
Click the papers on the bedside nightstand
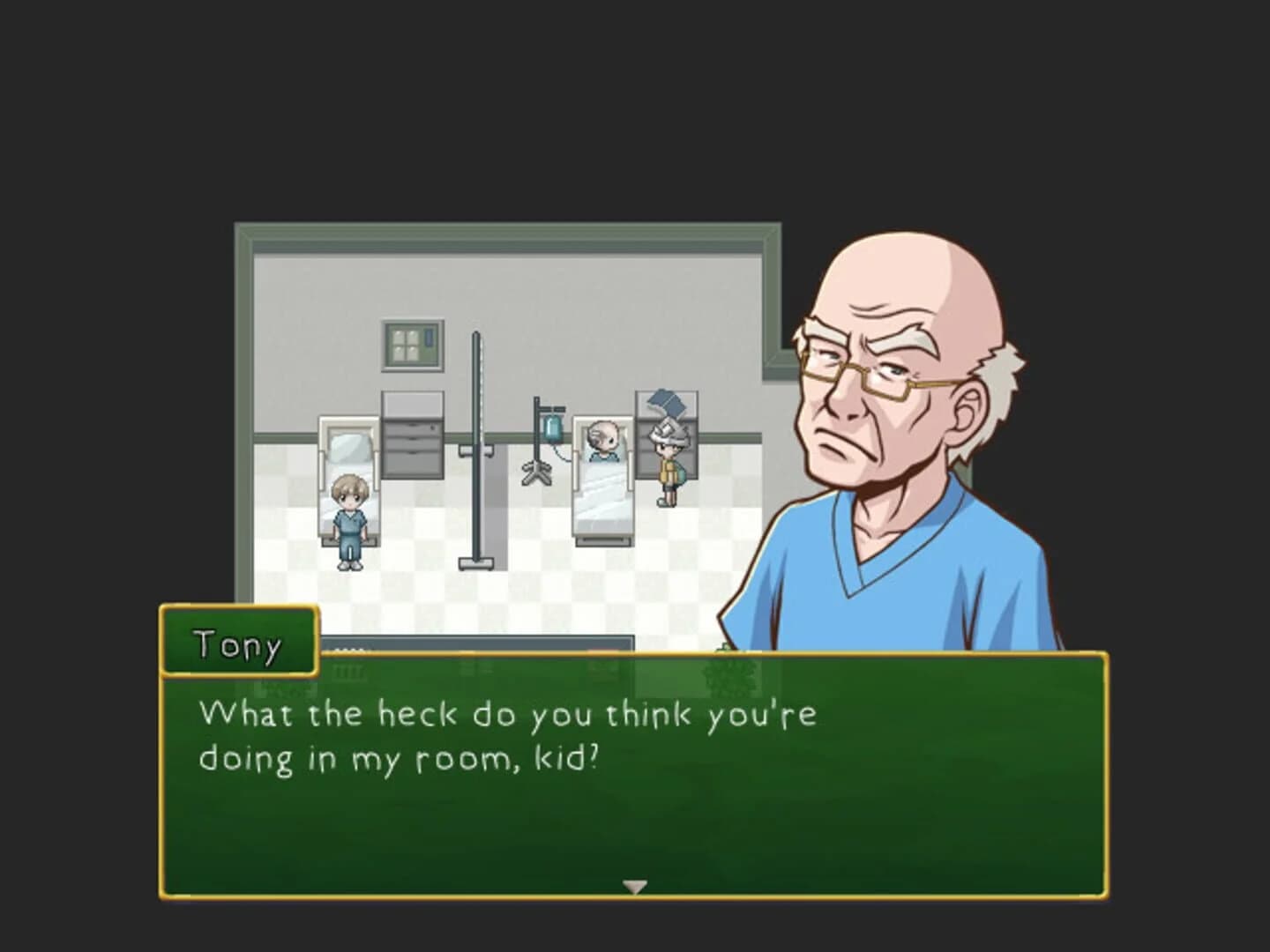[x=666, y=401]
